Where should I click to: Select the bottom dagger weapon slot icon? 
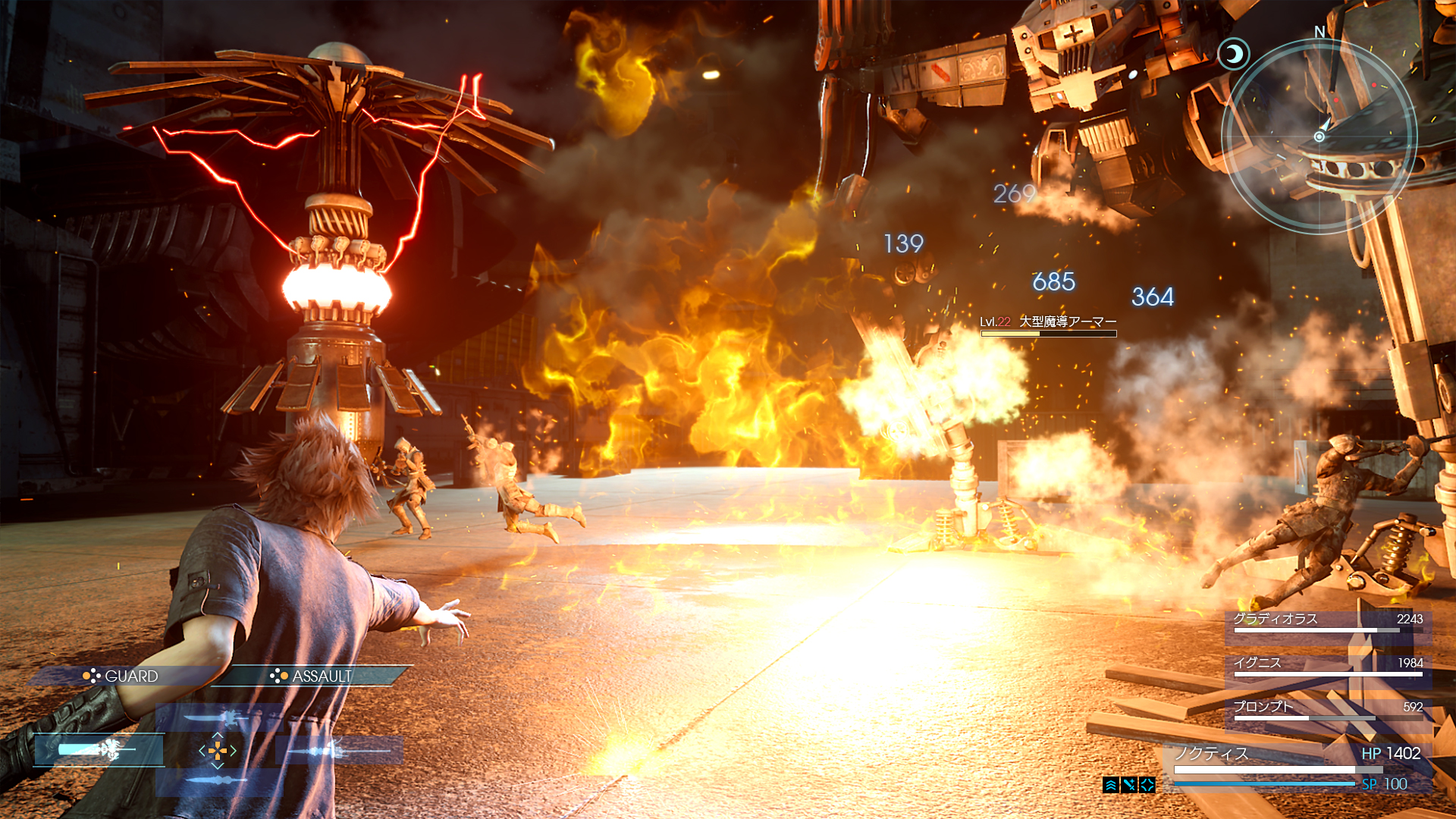pos(215,781)
